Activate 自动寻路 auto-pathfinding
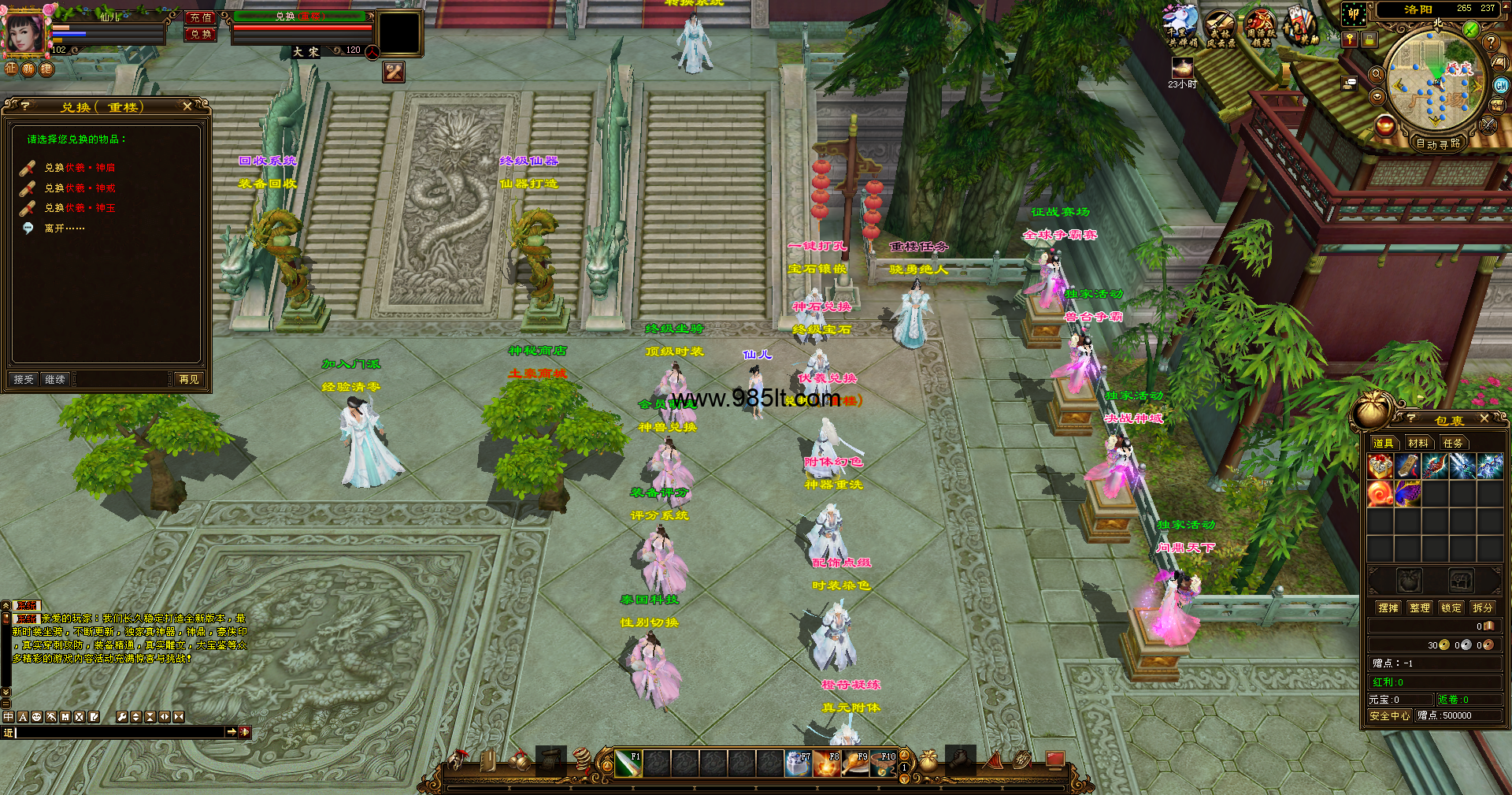This screenshot has width=1512, height=795. coord(1437,143)
